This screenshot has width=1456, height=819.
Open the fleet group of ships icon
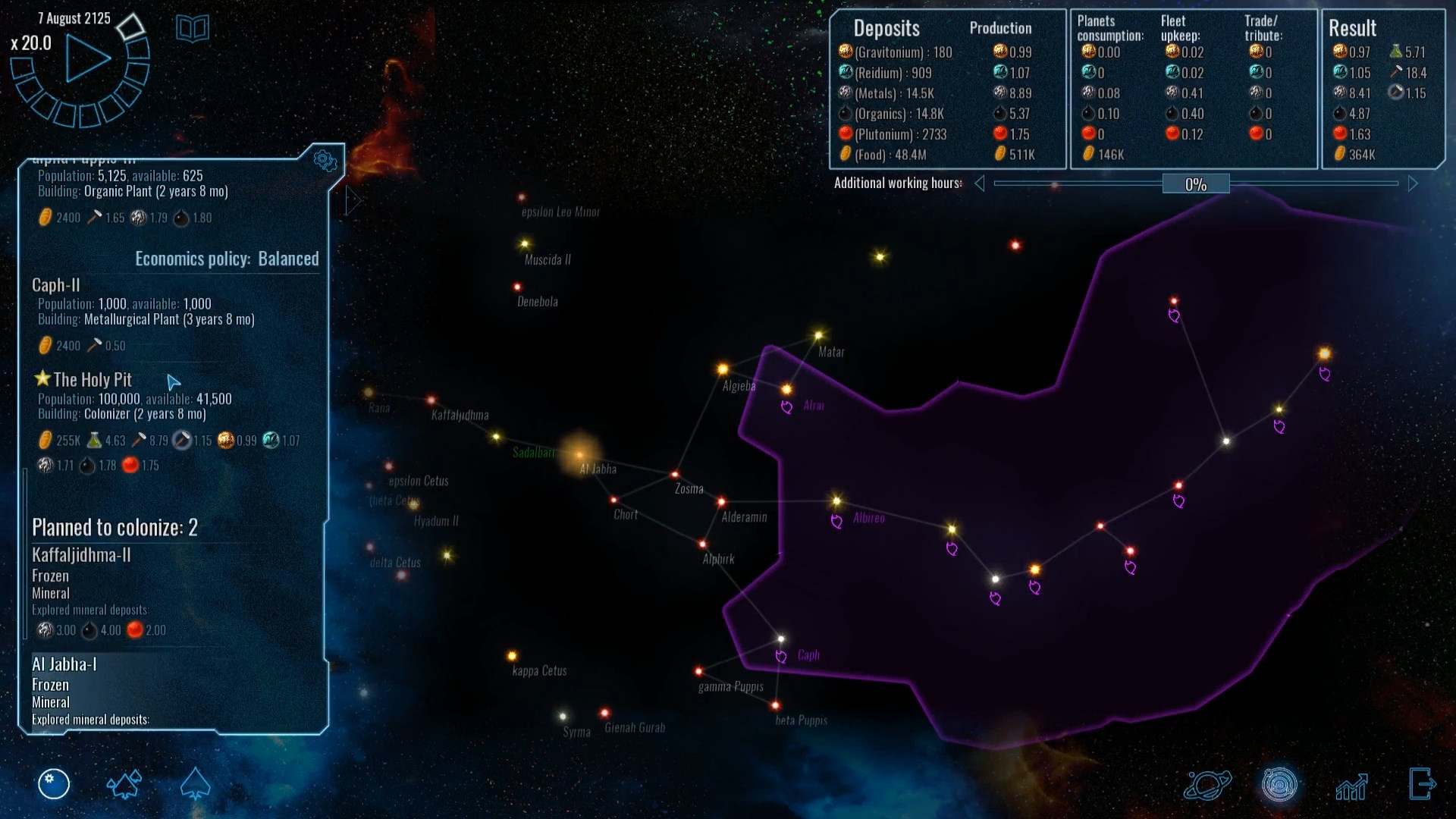click(x=124, y=784)
